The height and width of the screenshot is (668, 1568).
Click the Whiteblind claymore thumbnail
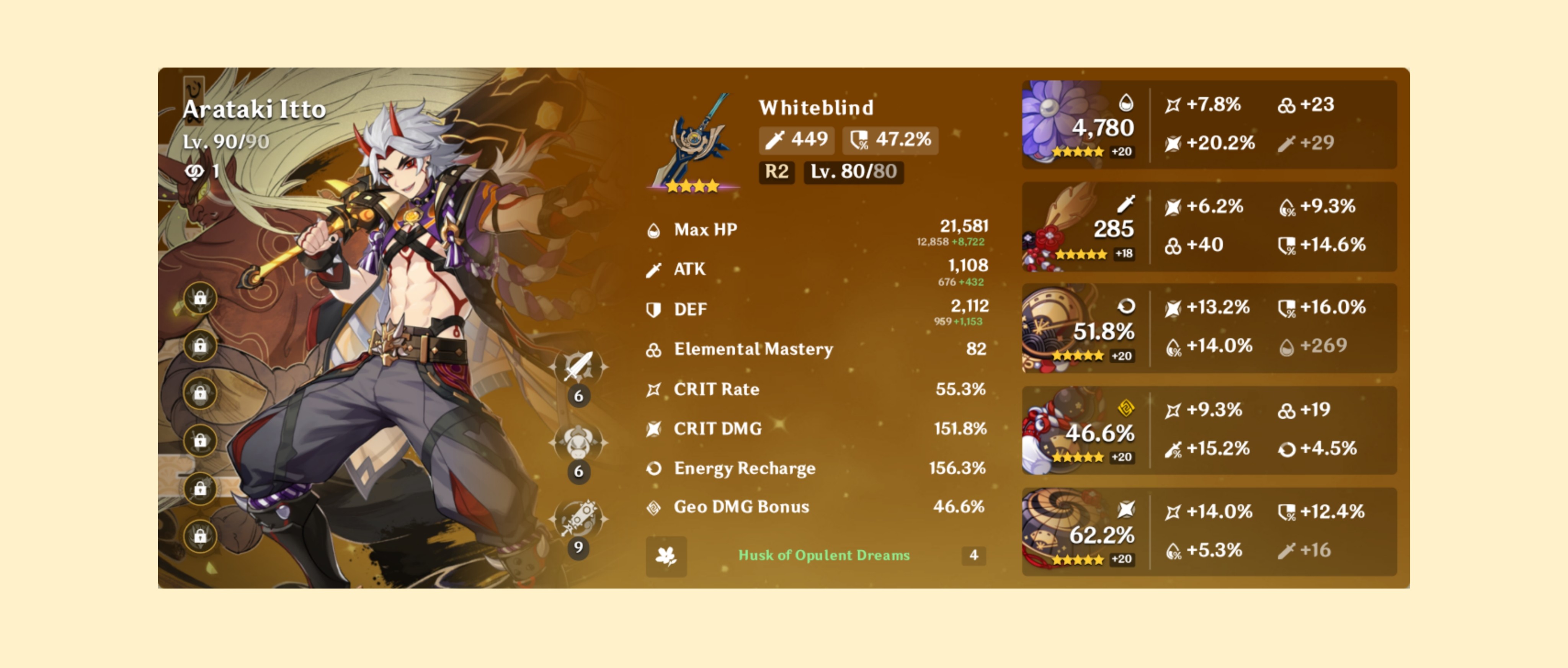[694, 142]
